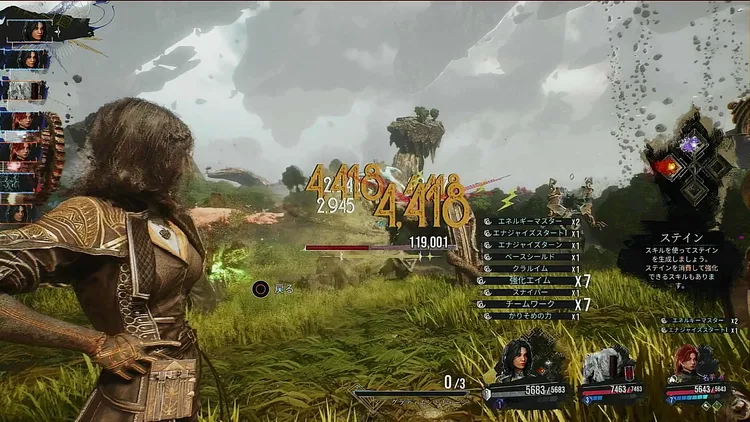Image resolution: width=750 pixels, height=422 pixels.
Task: Select the チームワーク effect row
Action: [530, 304]
